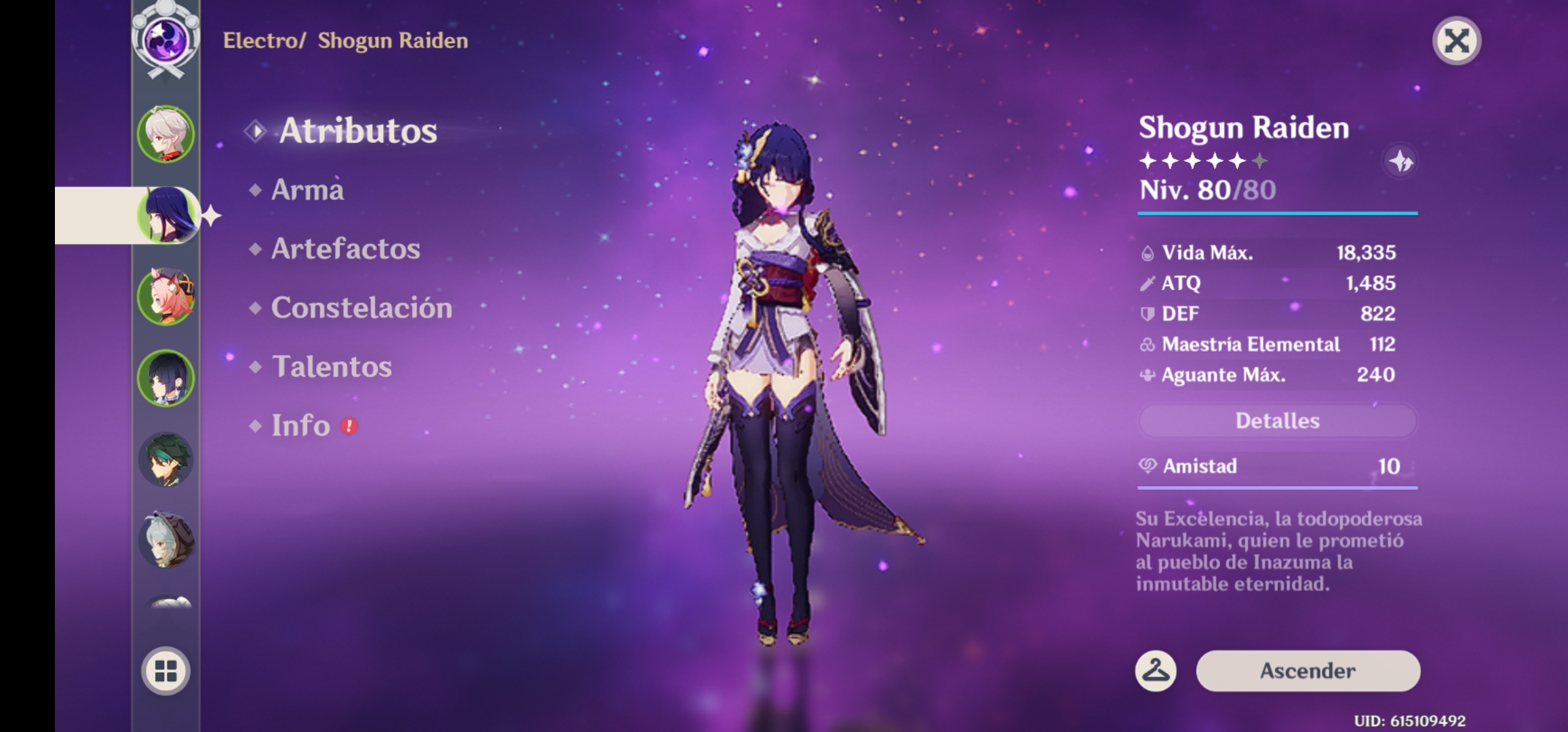The image size is (1568, 732).
Task: Select the pink-haired character portrait
Action: [166, 296]
